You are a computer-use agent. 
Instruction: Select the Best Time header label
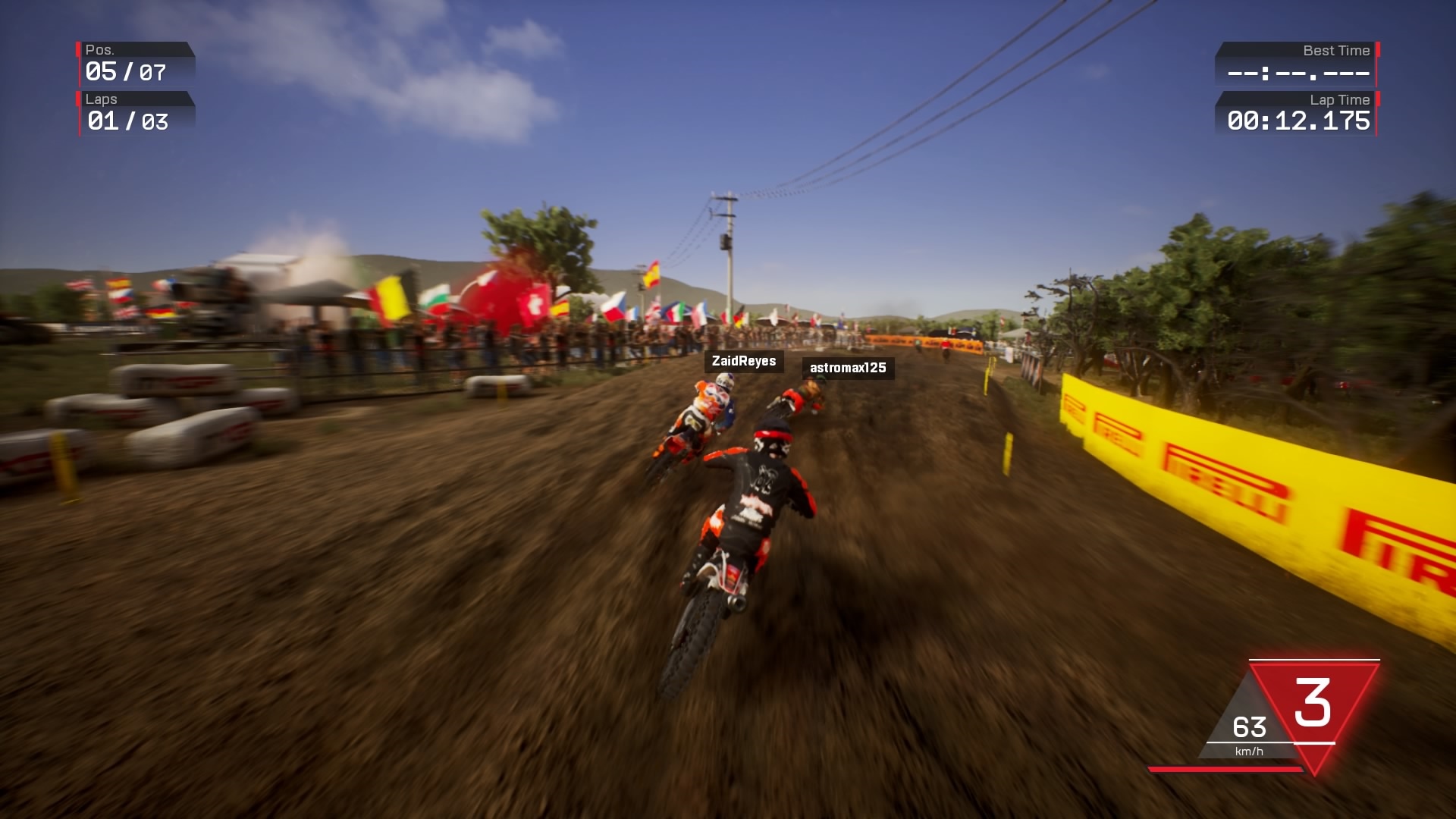click(x=1337, y=50)
